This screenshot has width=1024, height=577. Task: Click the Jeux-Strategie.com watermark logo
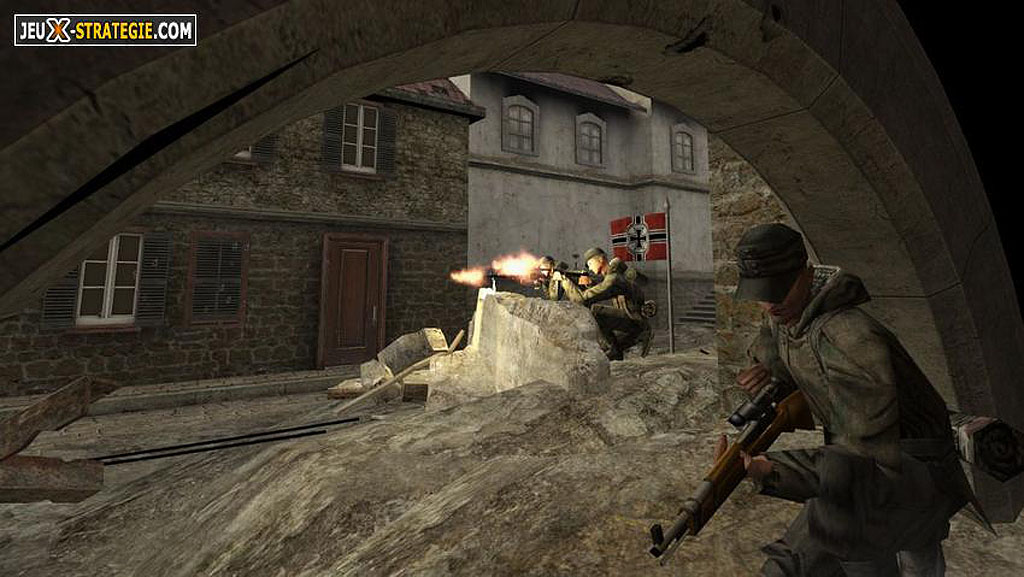tap(105, 30)
